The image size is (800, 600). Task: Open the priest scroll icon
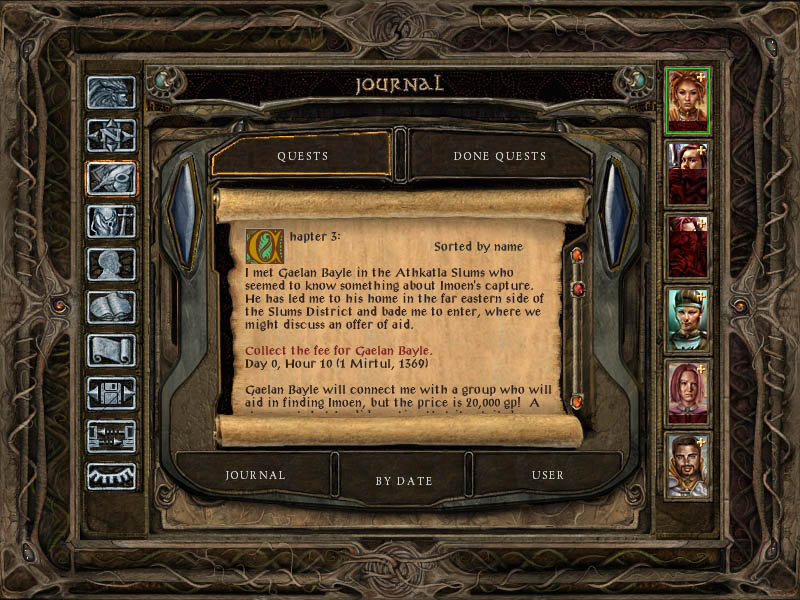(x=111, y=350)
